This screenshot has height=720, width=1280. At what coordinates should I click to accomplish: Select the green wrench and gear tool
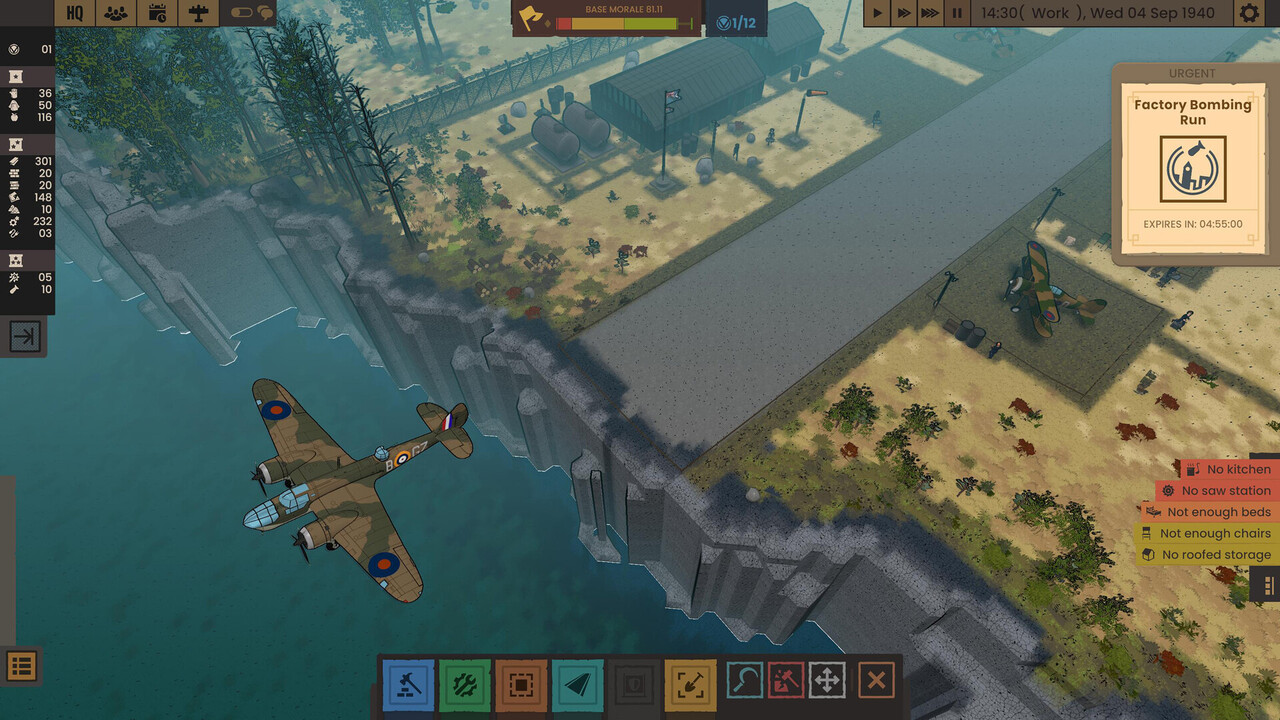click(465, 685)
